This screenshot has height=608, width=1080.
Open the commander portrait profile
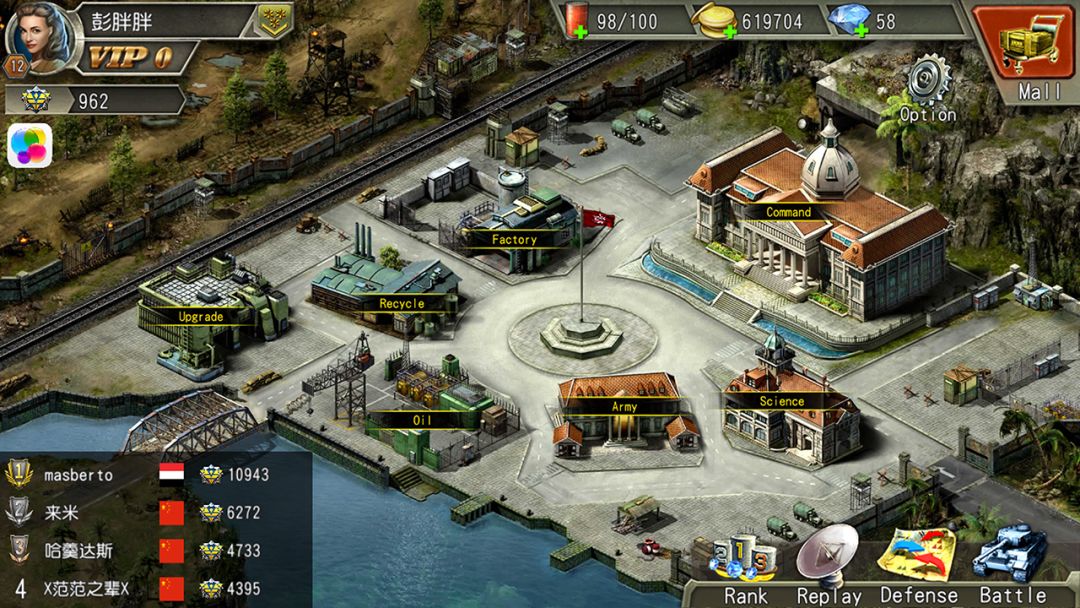pyautogui.click(x=38, y=38)
